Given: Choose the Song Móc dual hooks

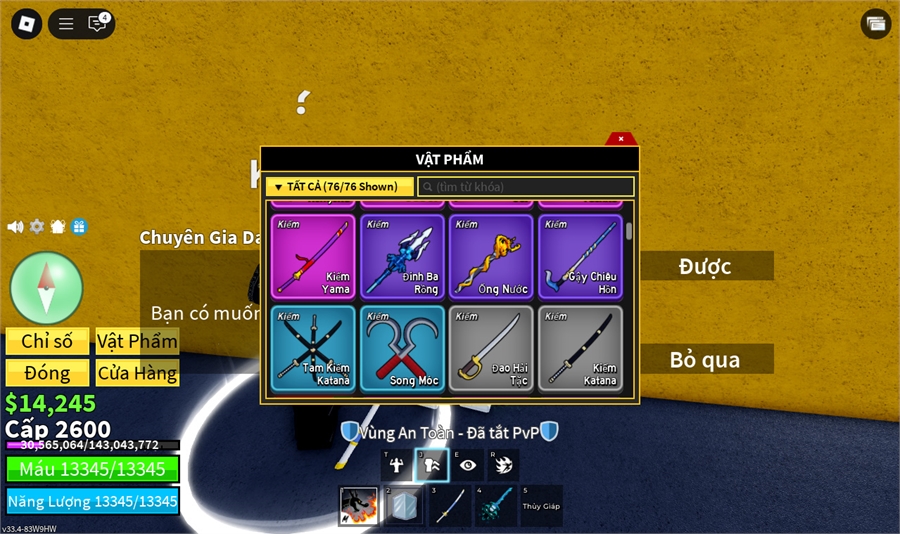Looking at the screenshot, I should coord(402,347).
